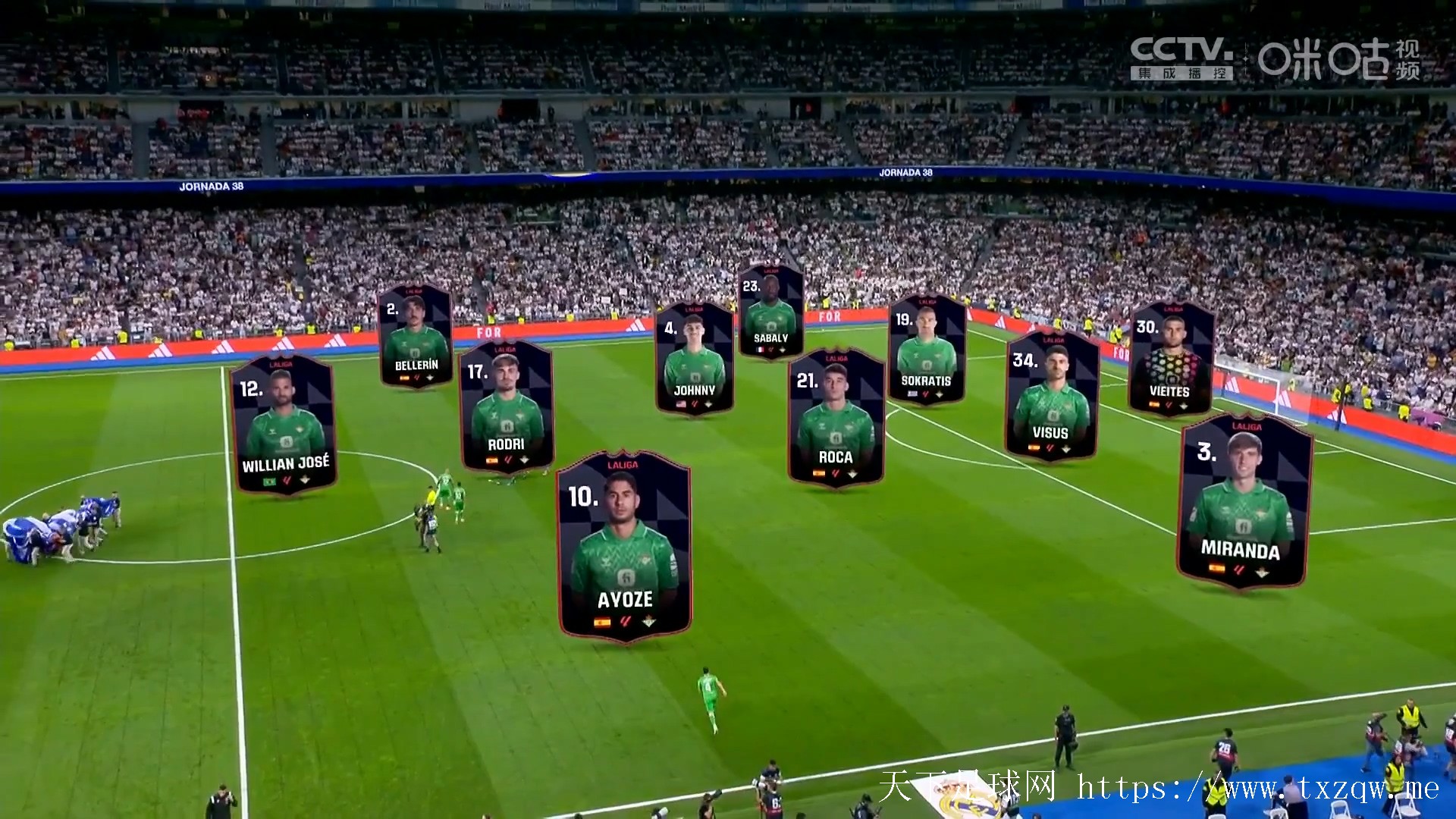Select the Visus number 34 card

click(1051, 396)
